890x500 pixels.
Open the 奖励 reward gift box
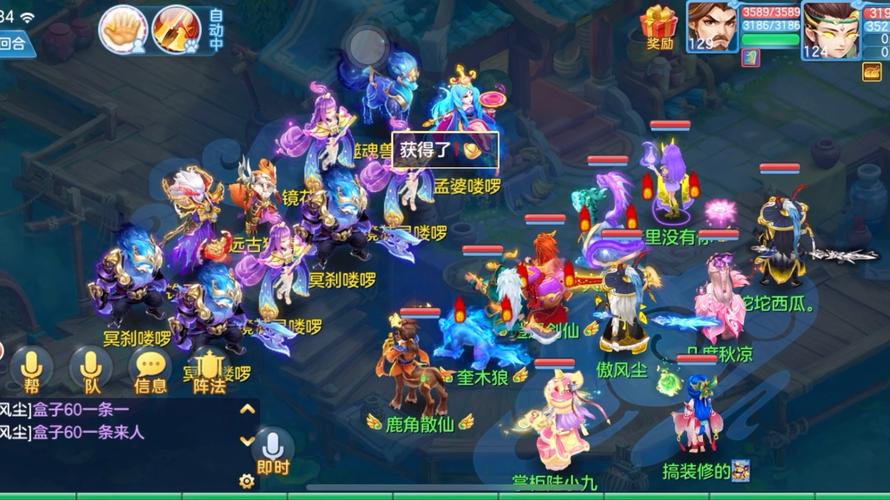click(659, 26)
